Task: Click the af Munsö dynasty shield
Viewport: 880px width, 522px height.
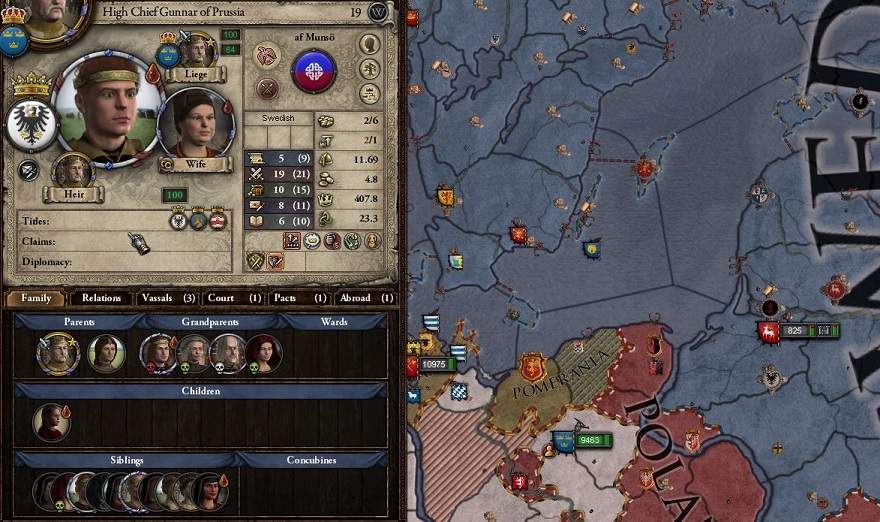Action: (313, 70)
